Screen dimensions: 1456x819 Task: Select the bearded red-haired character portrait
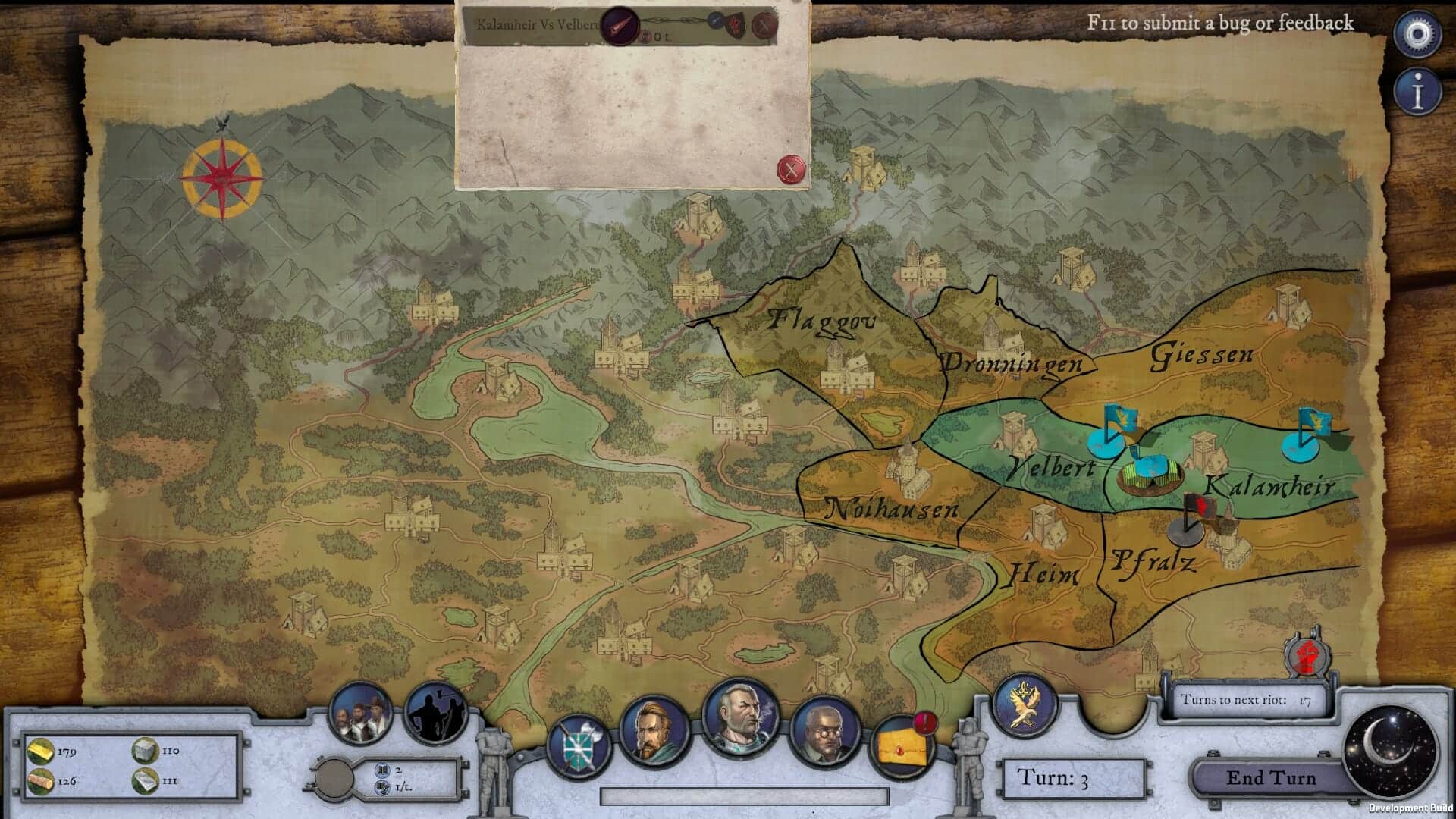click(x=654, y=731)
